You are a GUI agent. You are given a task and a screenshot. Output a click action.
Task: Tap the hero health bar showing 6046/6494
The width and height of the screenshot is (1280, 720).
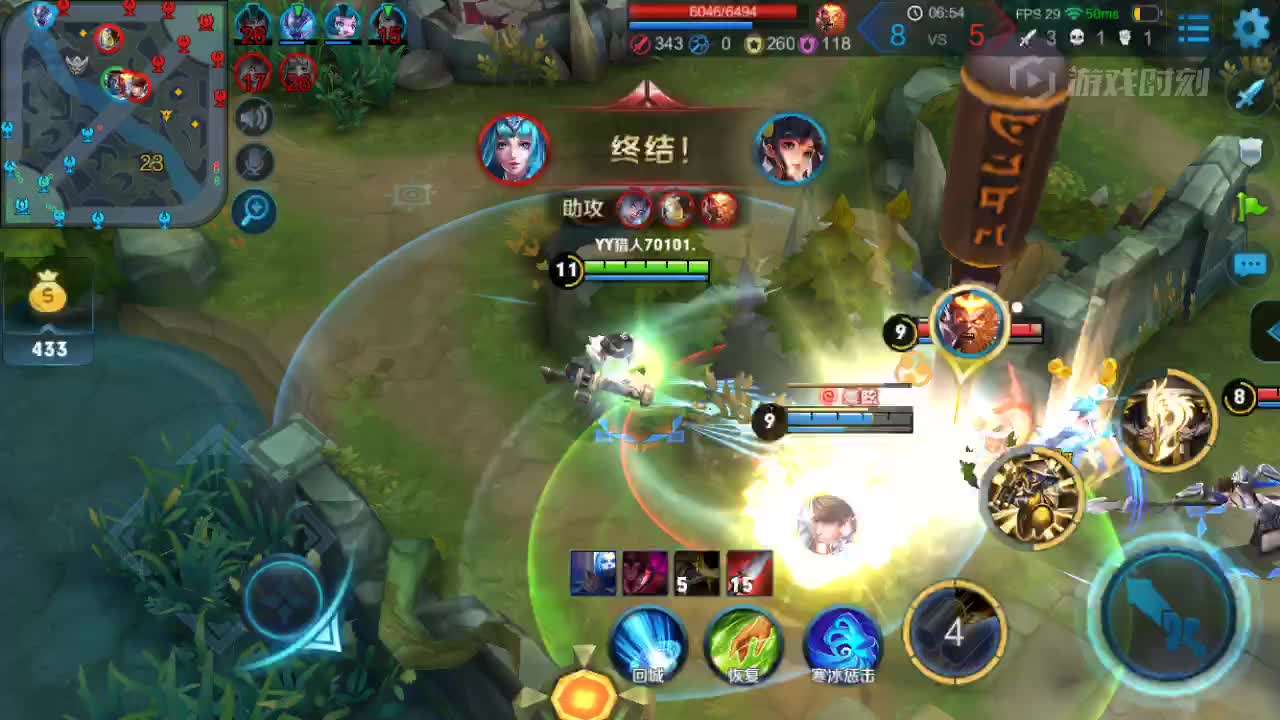715,13
